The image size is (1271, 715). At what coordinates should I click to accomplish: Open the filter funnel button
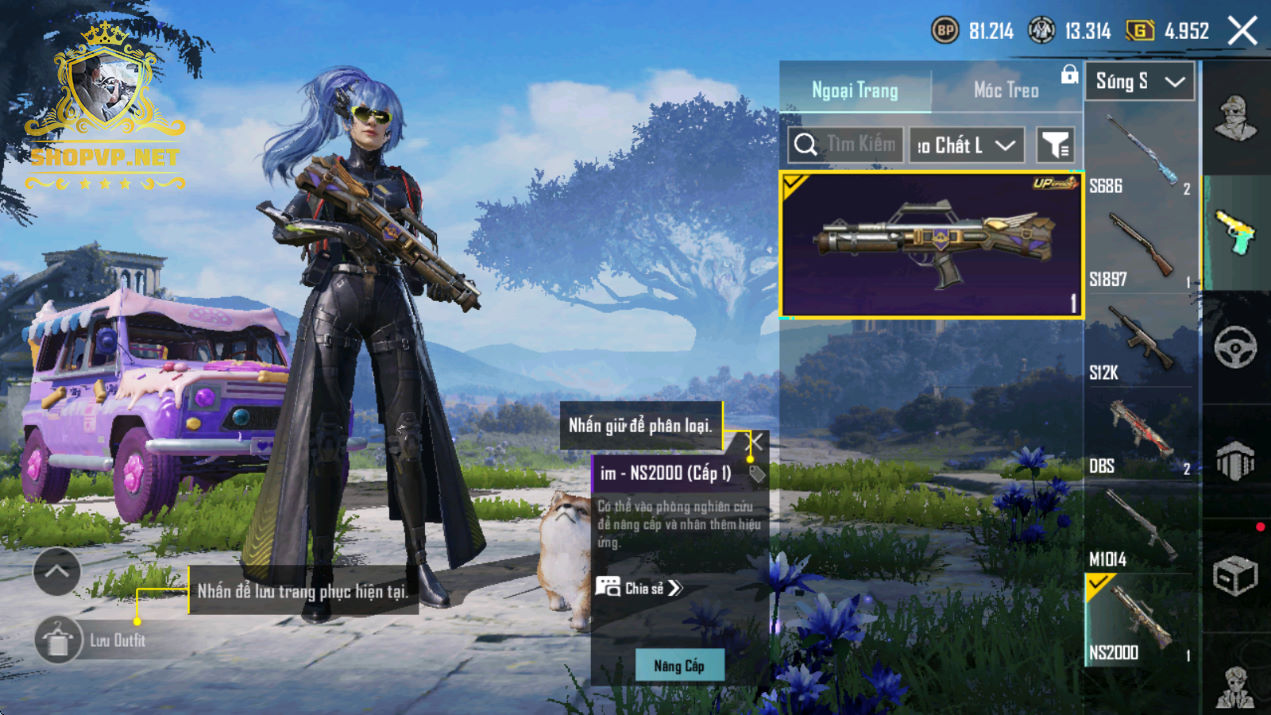tap(1055, 146)
